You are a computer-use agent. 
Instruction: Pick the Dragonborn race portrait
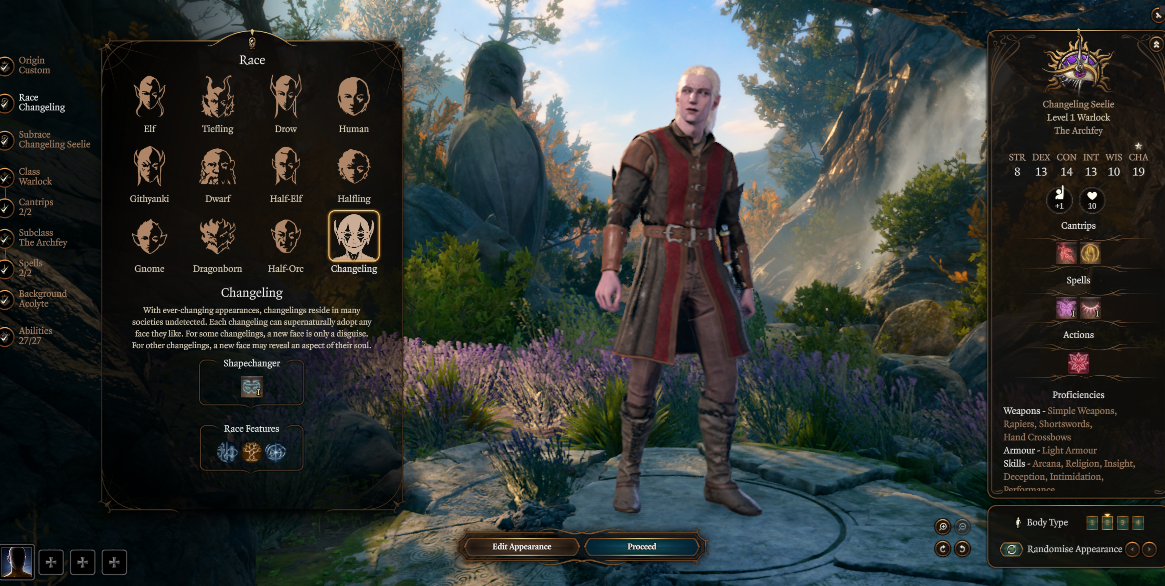pos(217,237)
